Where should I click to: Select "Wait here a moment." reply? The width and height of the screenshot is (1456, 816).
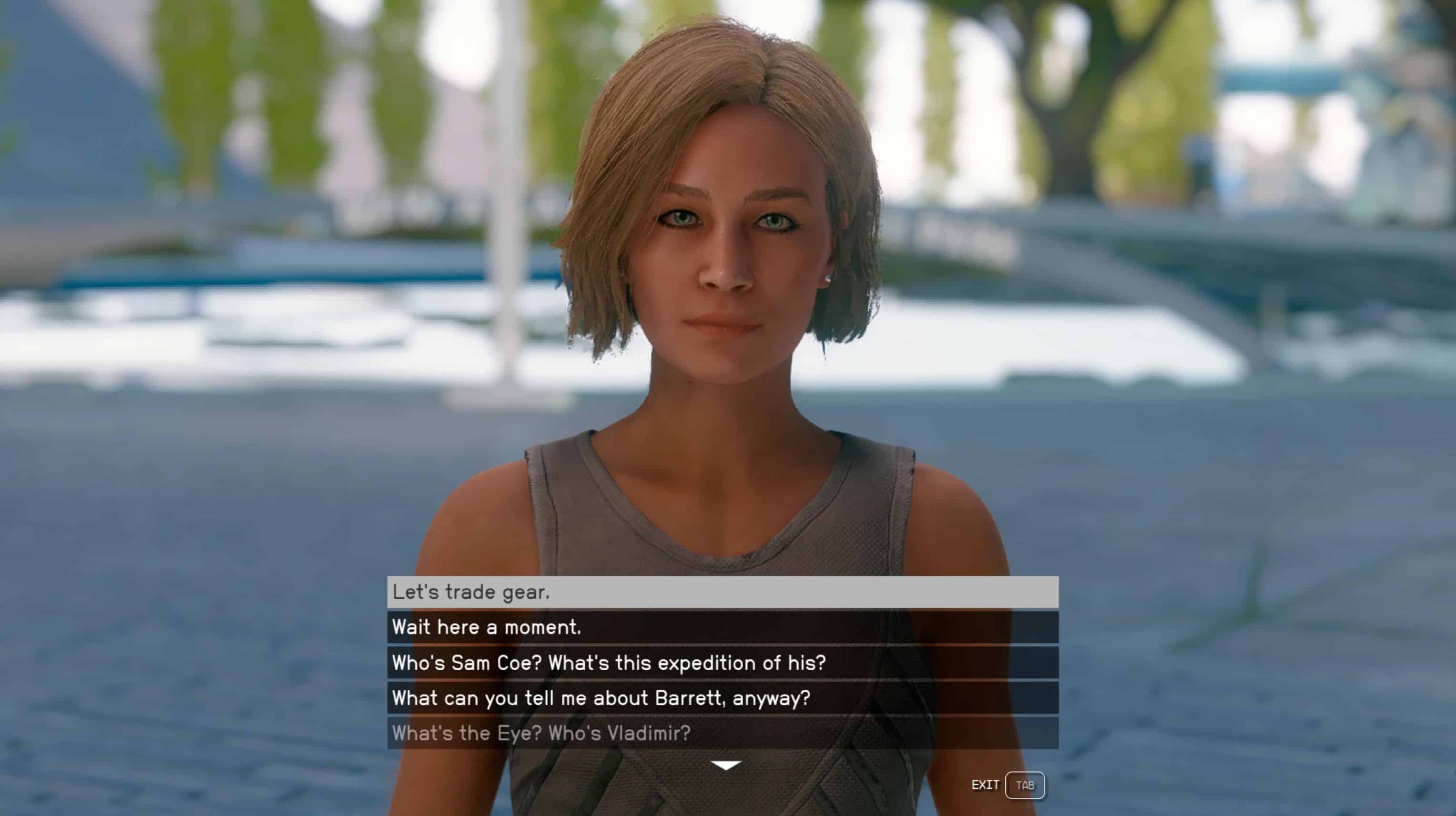pos(723,627)
